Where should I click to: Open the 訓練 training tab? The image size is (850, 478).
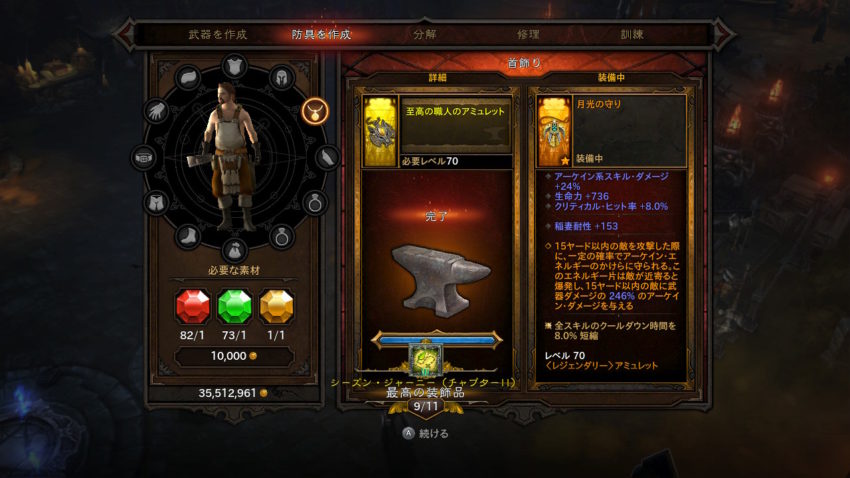click(x=631, y=34)
